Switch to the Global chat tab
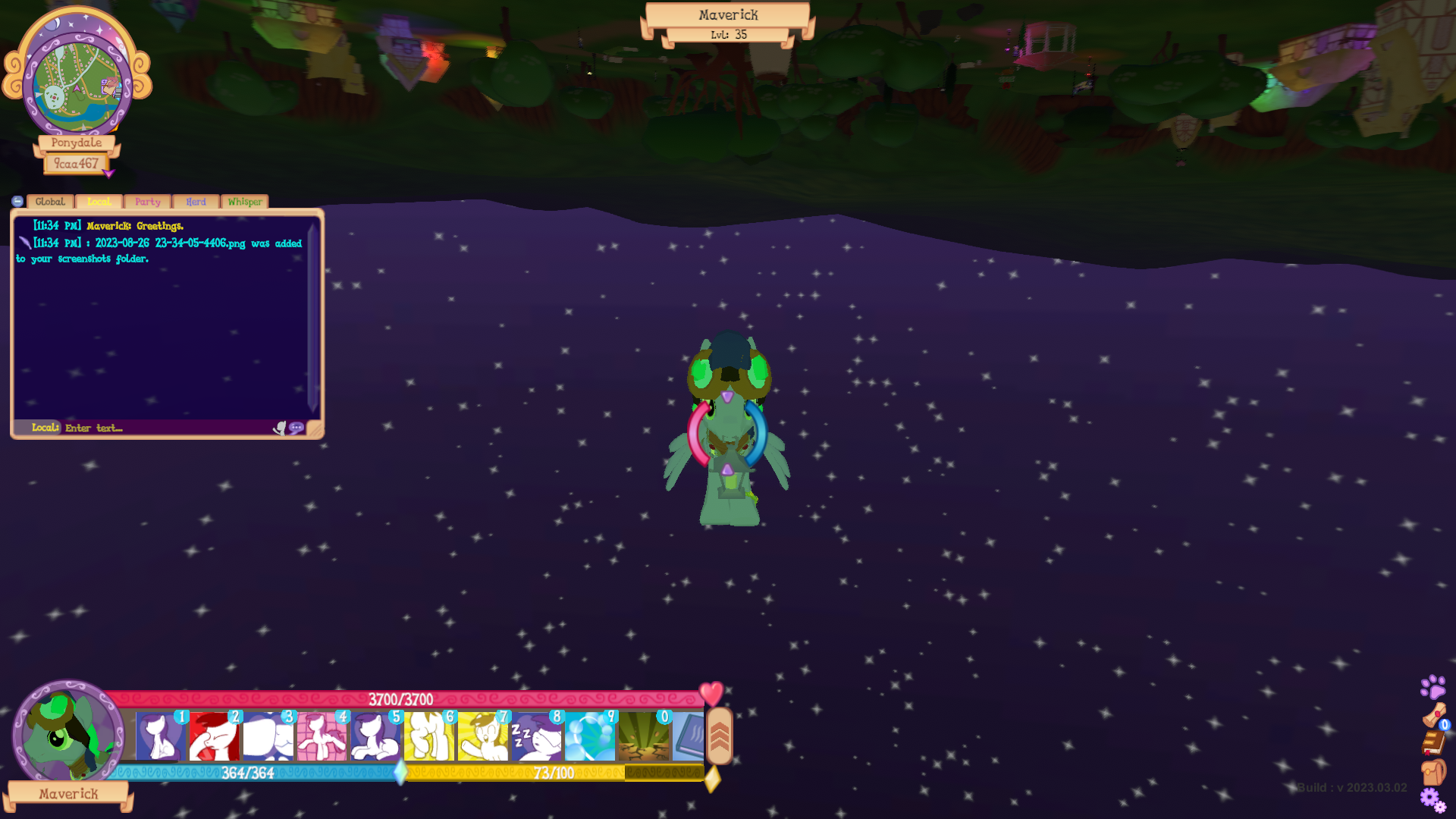This screenshot has width=1456, height=819. pyautogui.click(x=50, y=202)
